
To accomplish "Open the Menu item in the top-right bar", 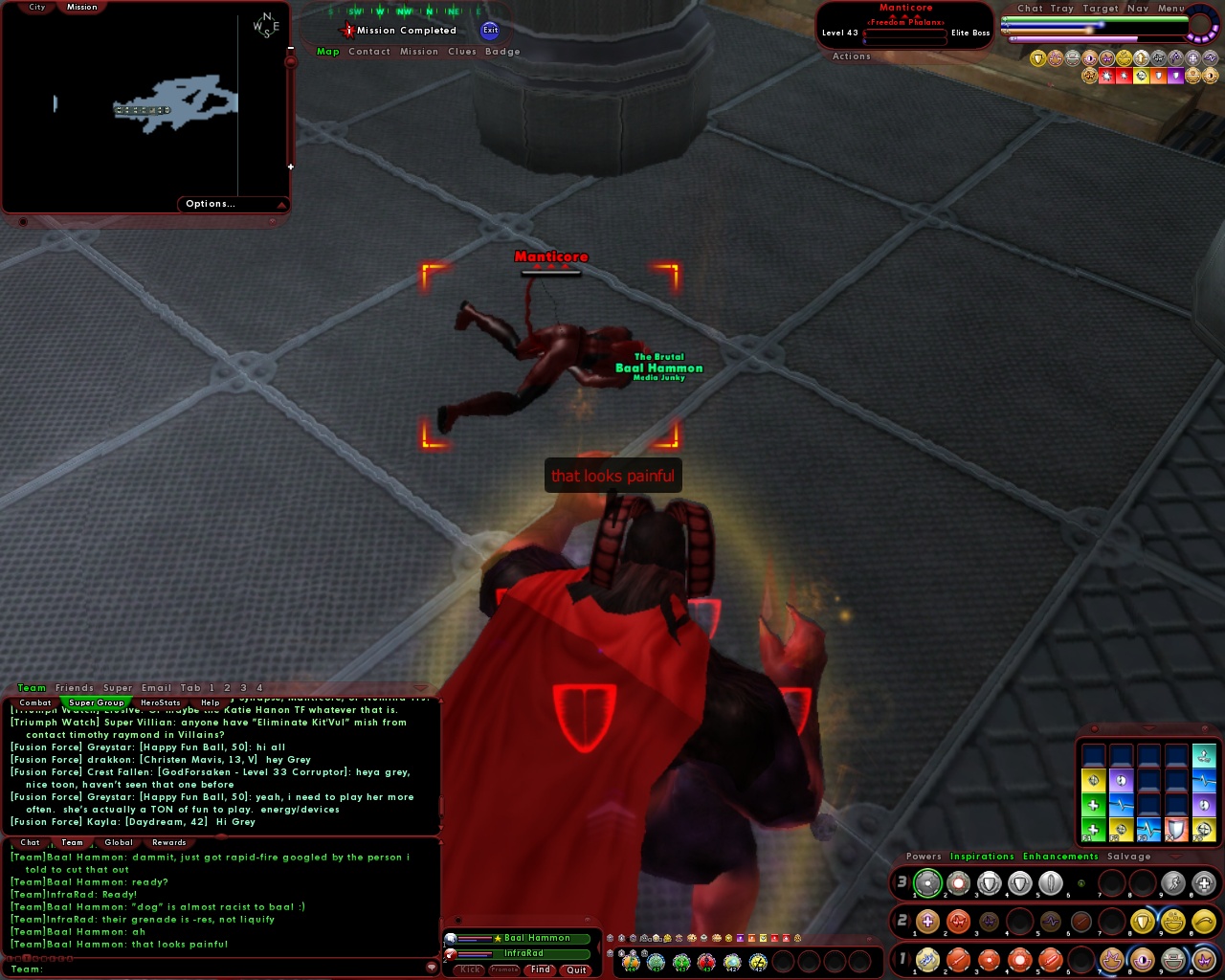I will click(x=1169, y=8).
